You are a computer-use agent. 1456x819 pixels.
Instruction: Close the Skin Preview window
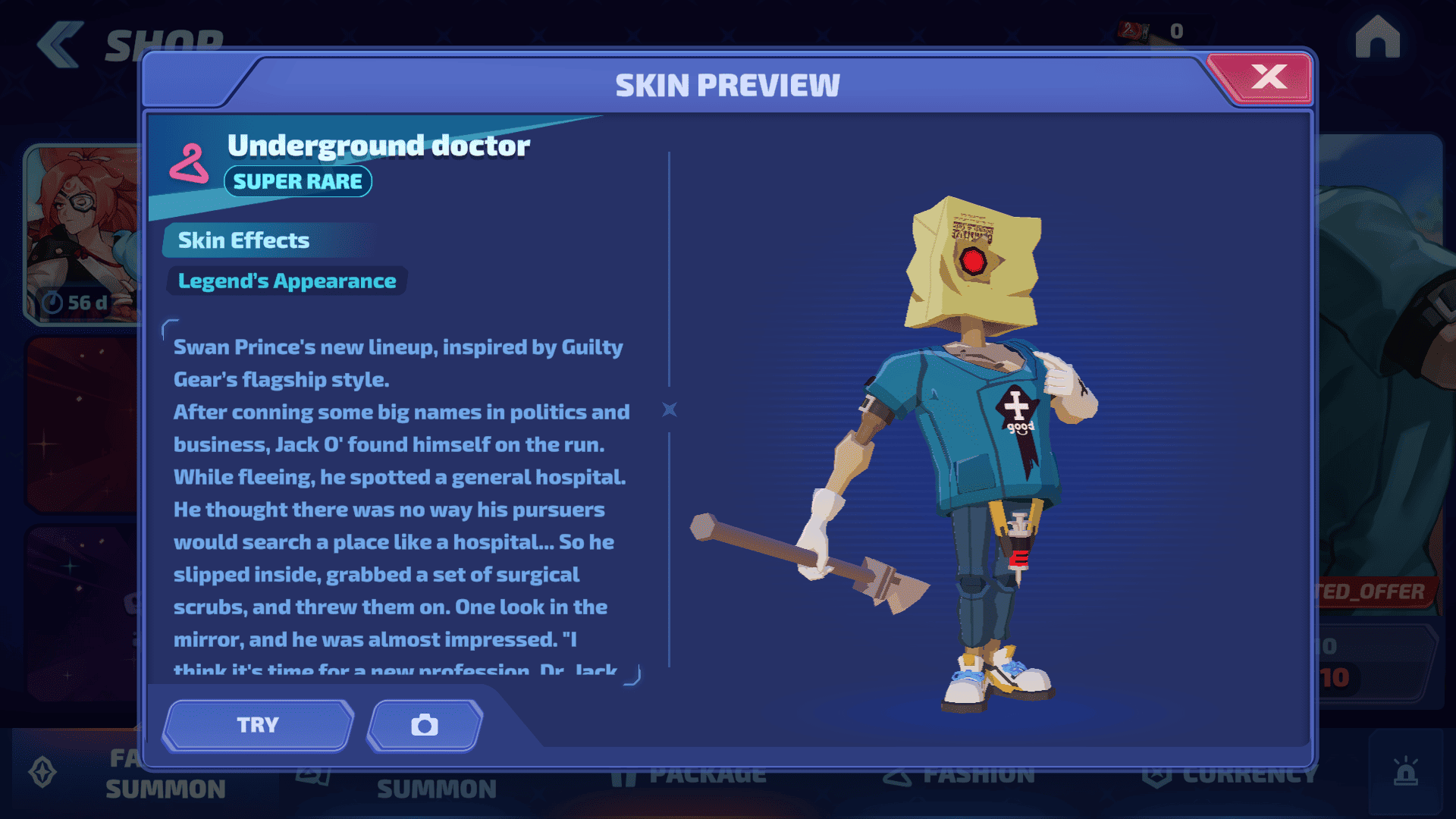click(1268, 77)
